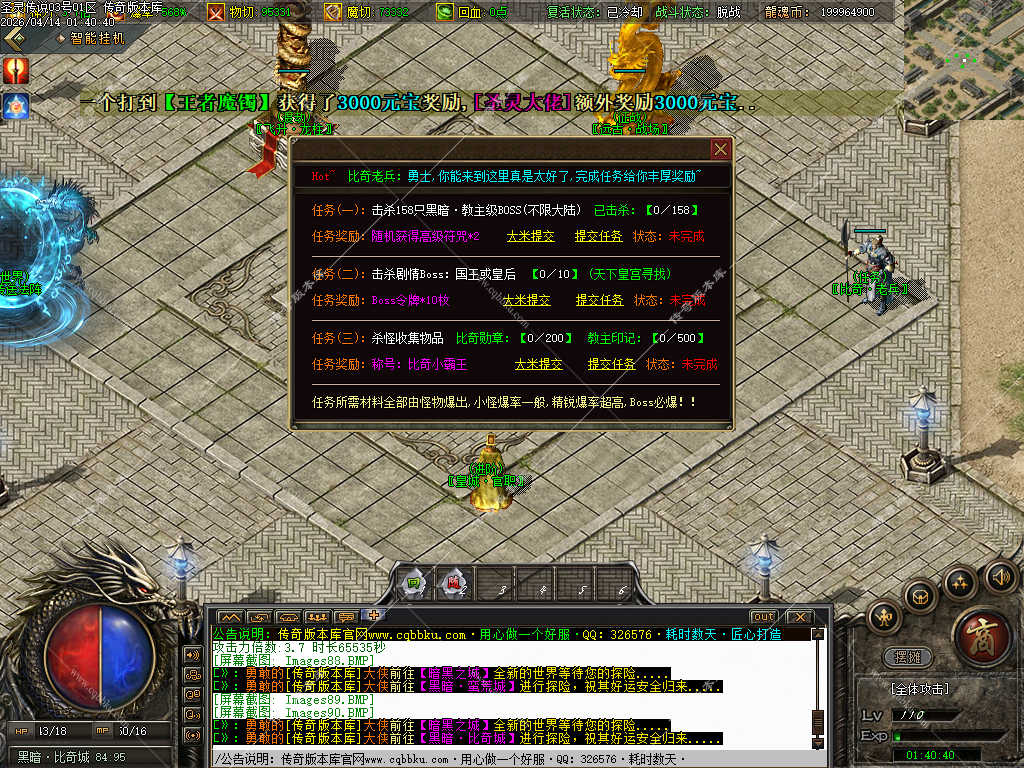The height and width of the screenshot is (768, 1024).
Task: Click the red sword skill icon
Action: tap(16, 70)
